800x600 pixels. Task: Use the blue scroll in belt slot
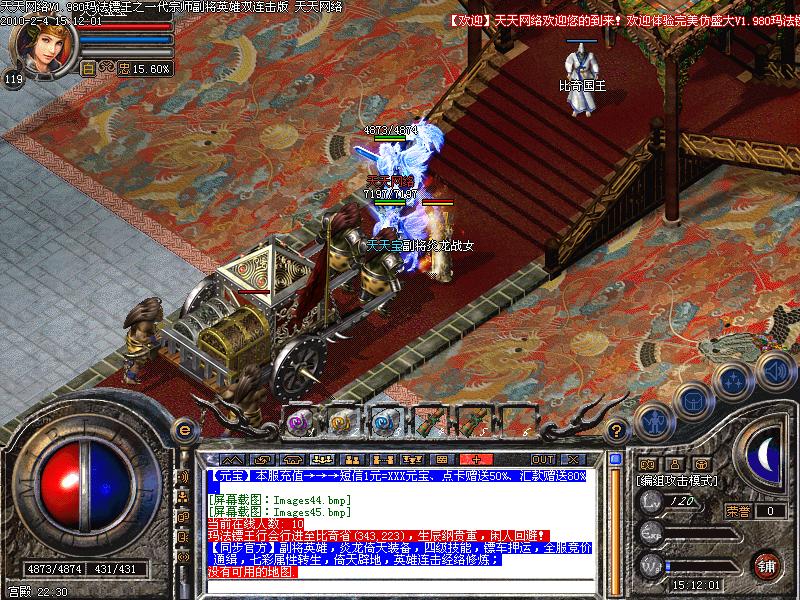pos(383,422)
